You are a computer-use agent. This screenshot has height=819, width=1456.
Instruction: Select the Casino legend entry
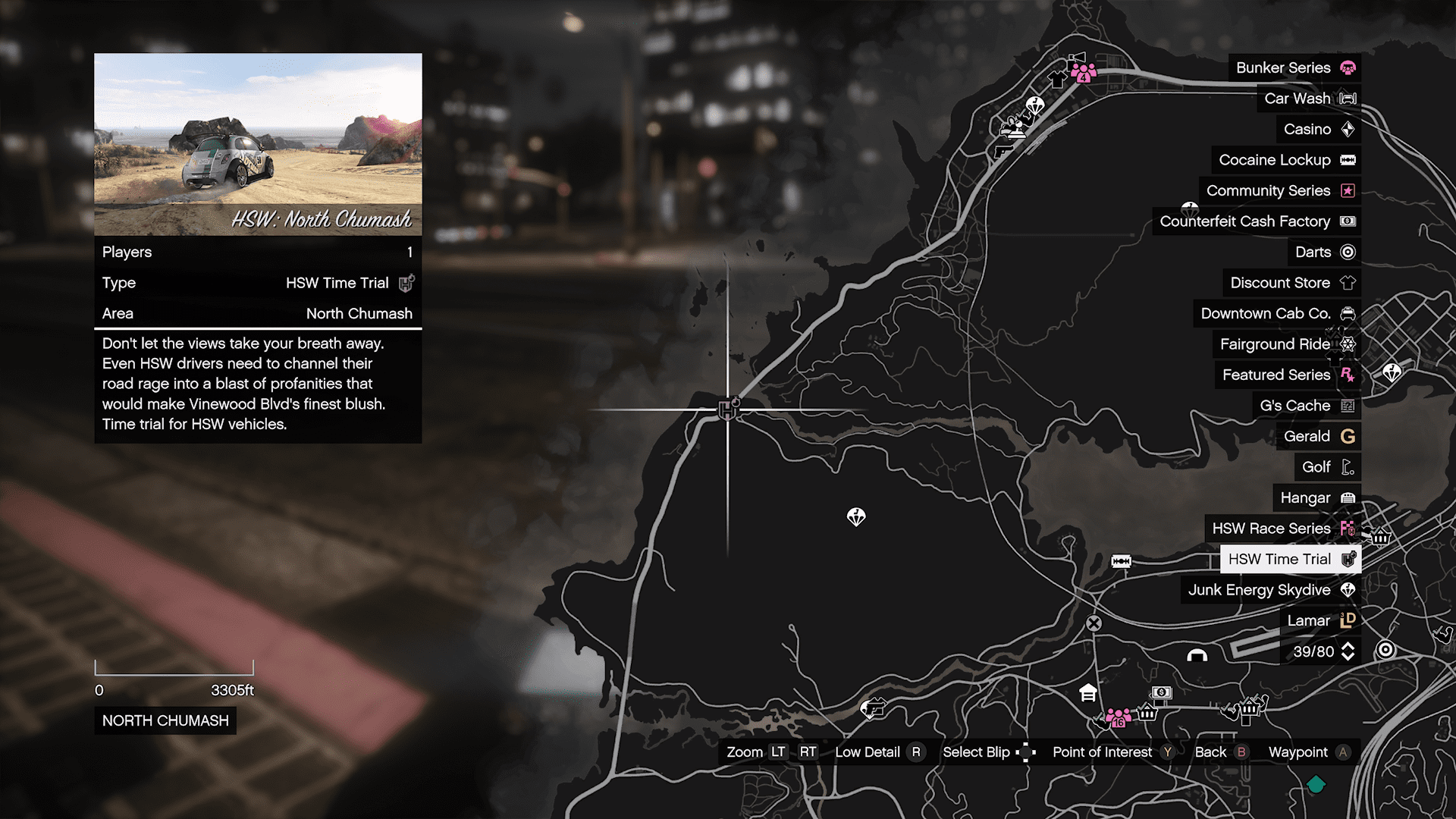1318,129
